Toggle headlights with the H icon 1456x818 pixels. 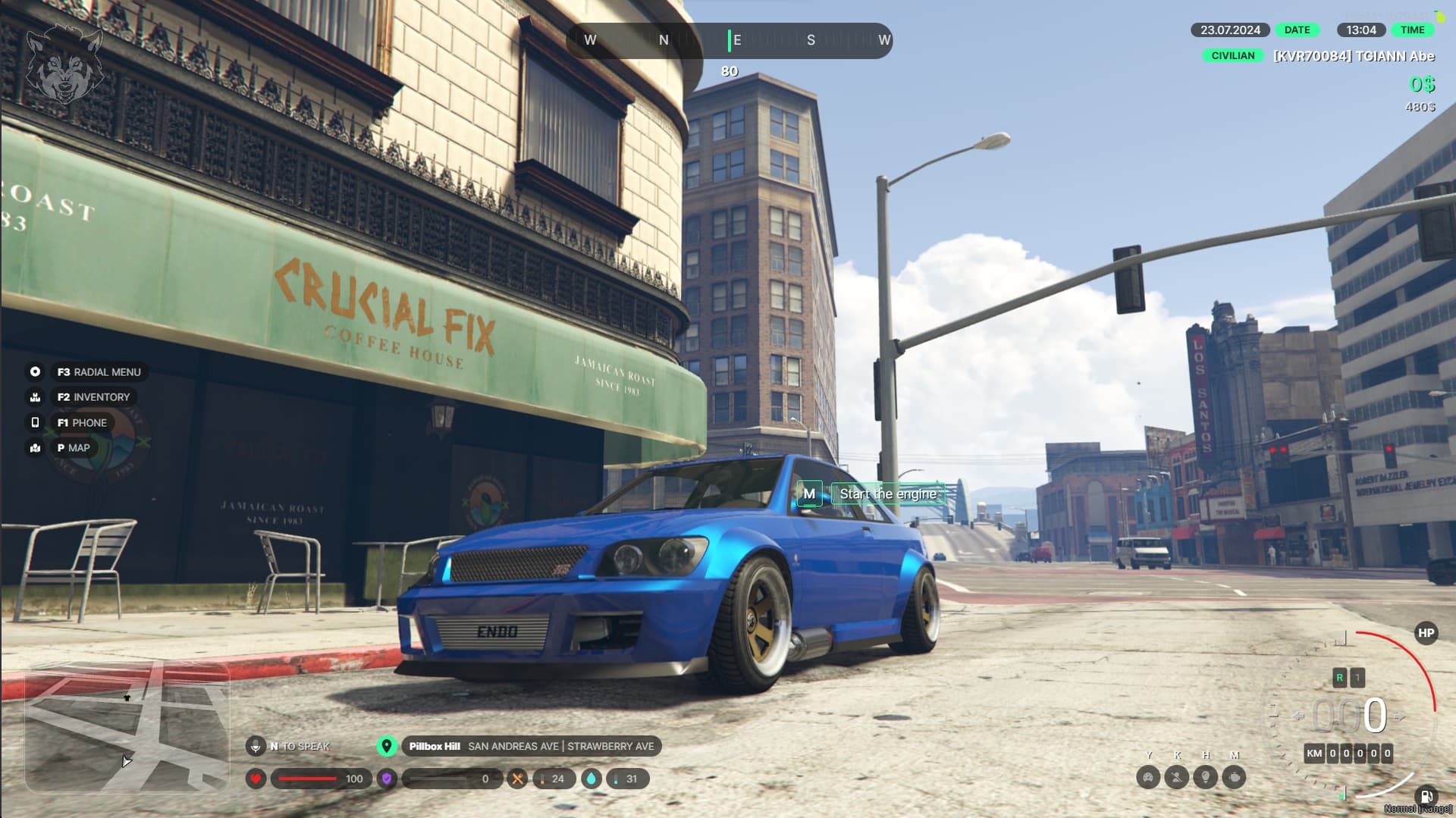(x=1206, y=778)
